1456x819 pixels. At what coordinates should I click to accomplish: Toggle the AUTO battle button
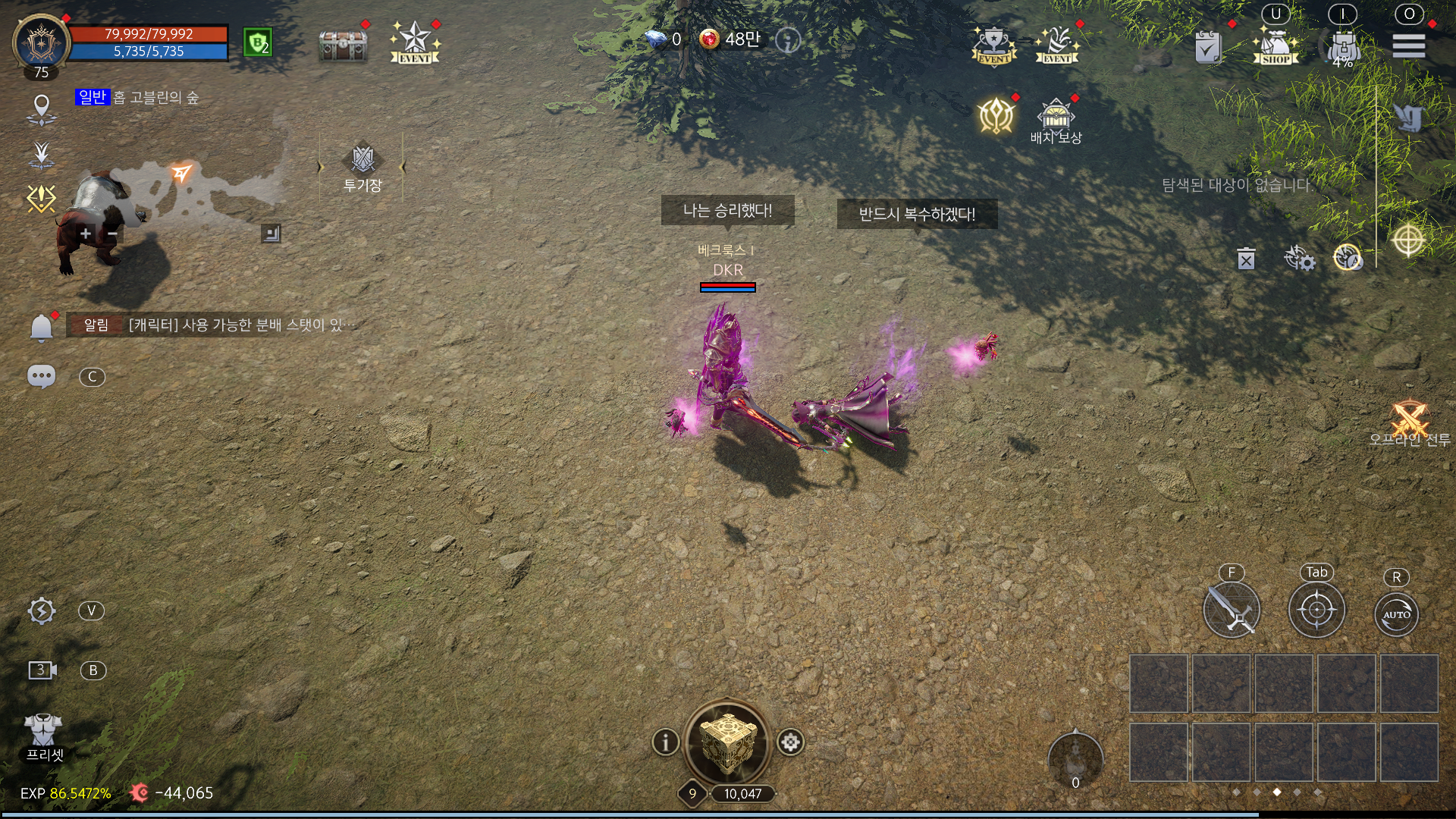(1396, 614)
